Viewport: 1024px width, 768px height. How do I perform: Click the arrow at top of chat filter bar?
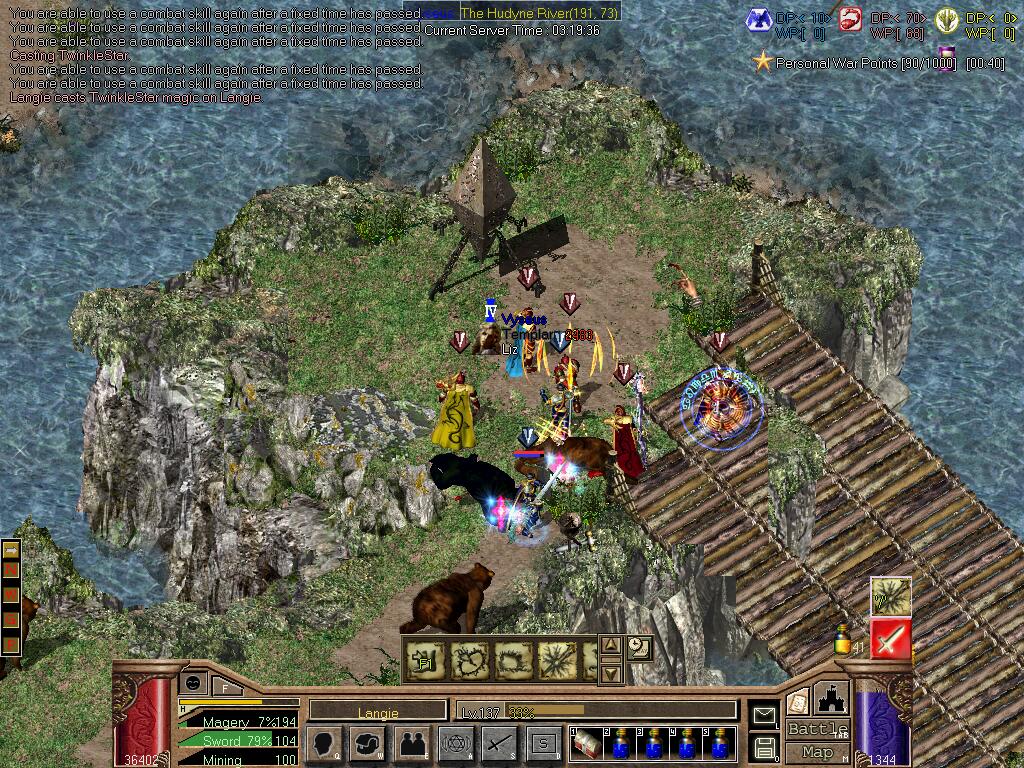click(x=11, y=550)
